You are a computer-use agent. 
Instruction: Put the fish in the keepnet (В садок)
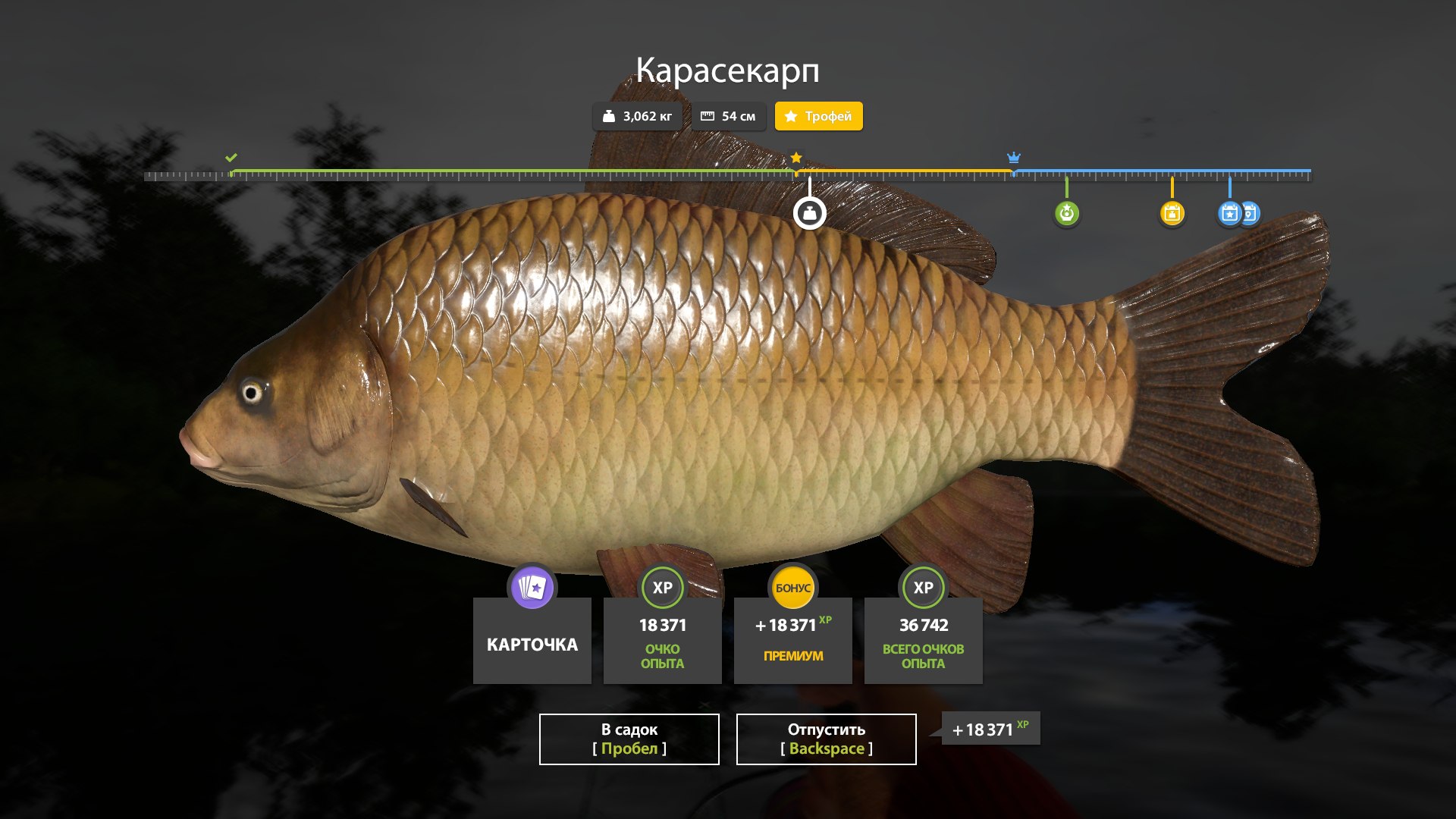(x=629, y=739)
